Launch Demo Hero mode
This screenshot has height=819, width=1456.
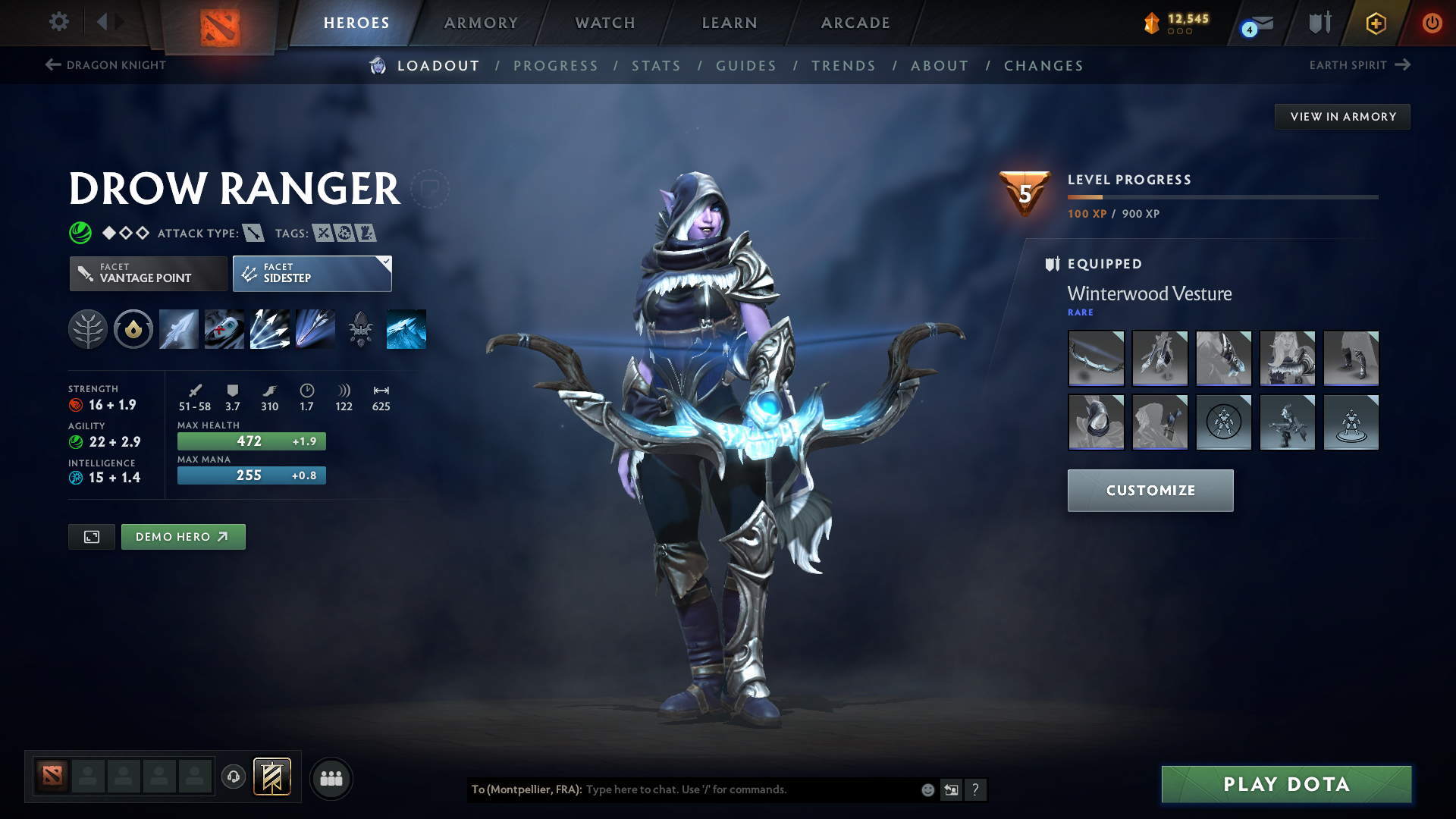(x=183, y=537)
